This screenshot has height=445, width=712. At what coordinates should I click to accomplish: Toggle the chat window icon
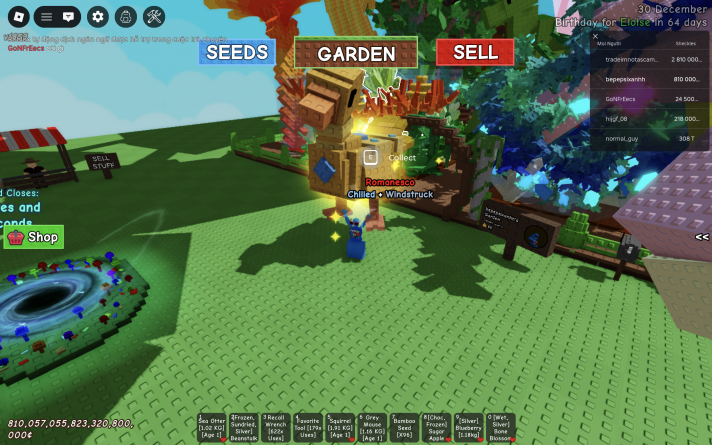click(68, 16)
